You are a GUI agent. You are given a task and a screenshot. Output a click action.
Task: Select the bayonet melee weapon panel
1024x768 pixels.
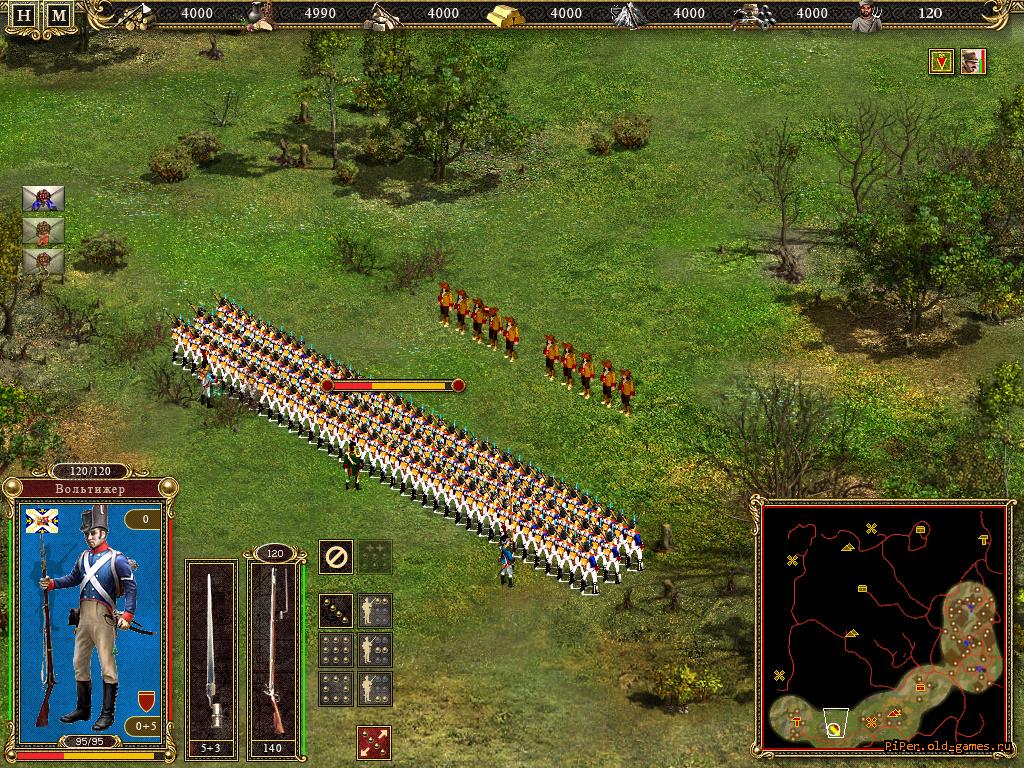click(212, 656)
